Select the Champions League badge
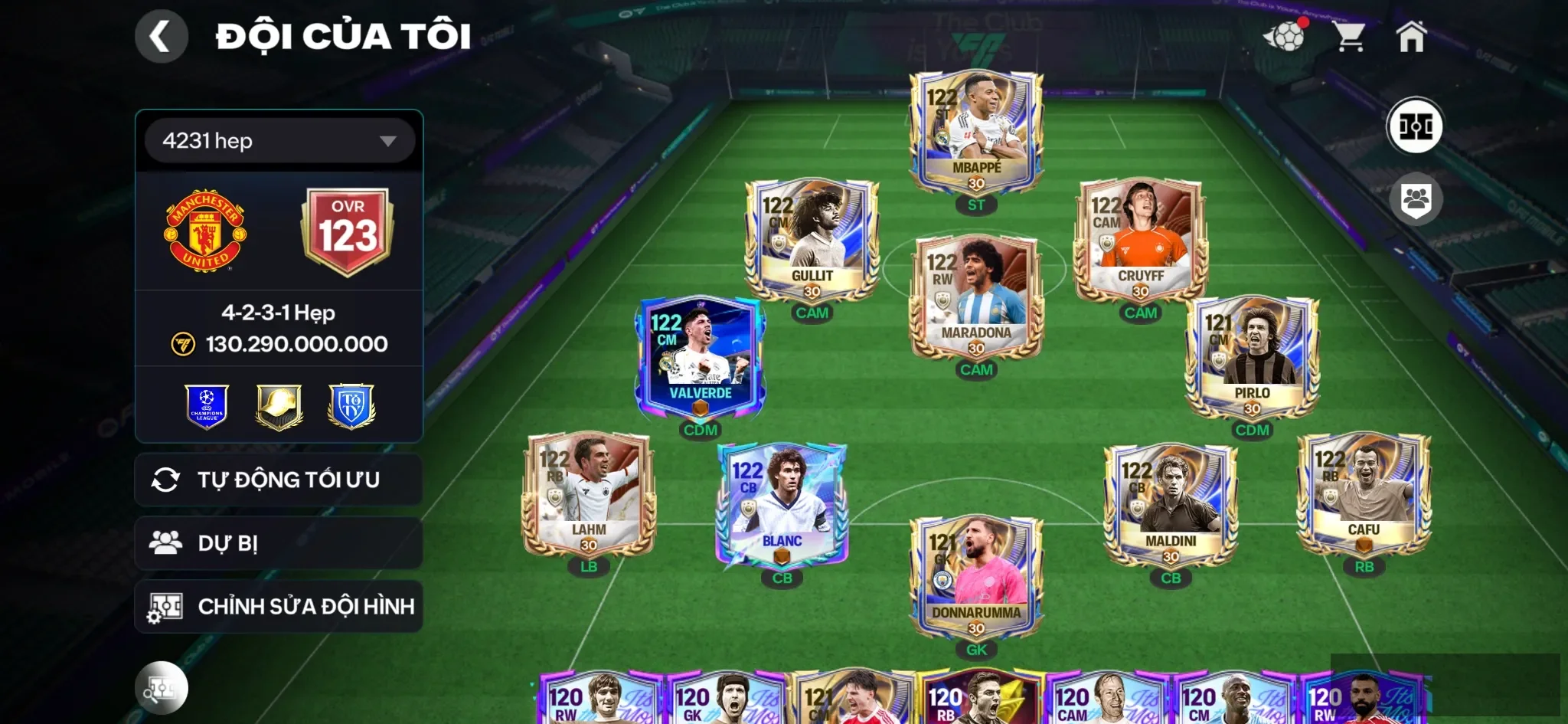1568x724 pixels. pyautogui.click(x=206, y=407)
